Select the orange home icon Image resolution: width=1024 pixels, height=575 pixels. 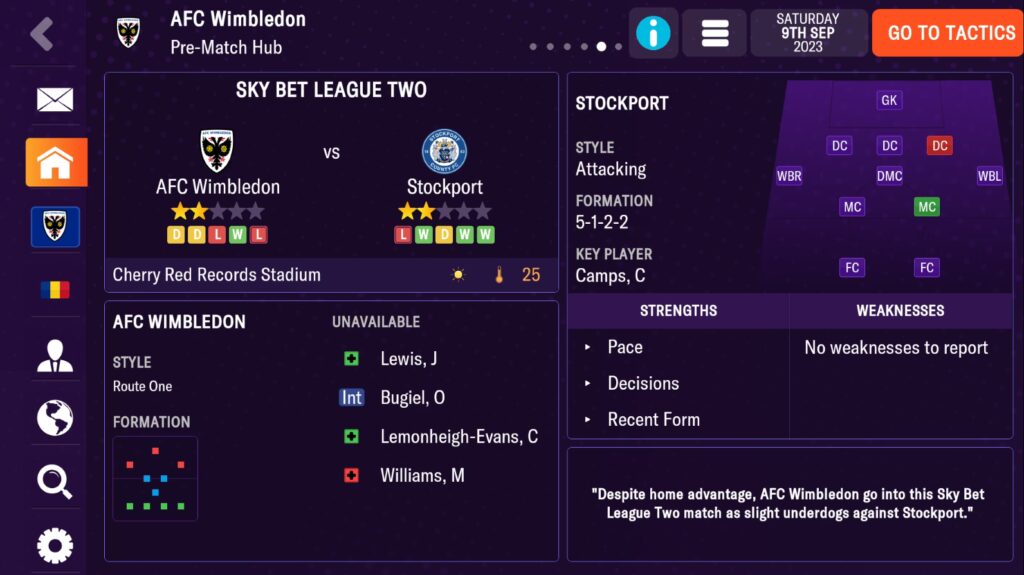point(56,163)
